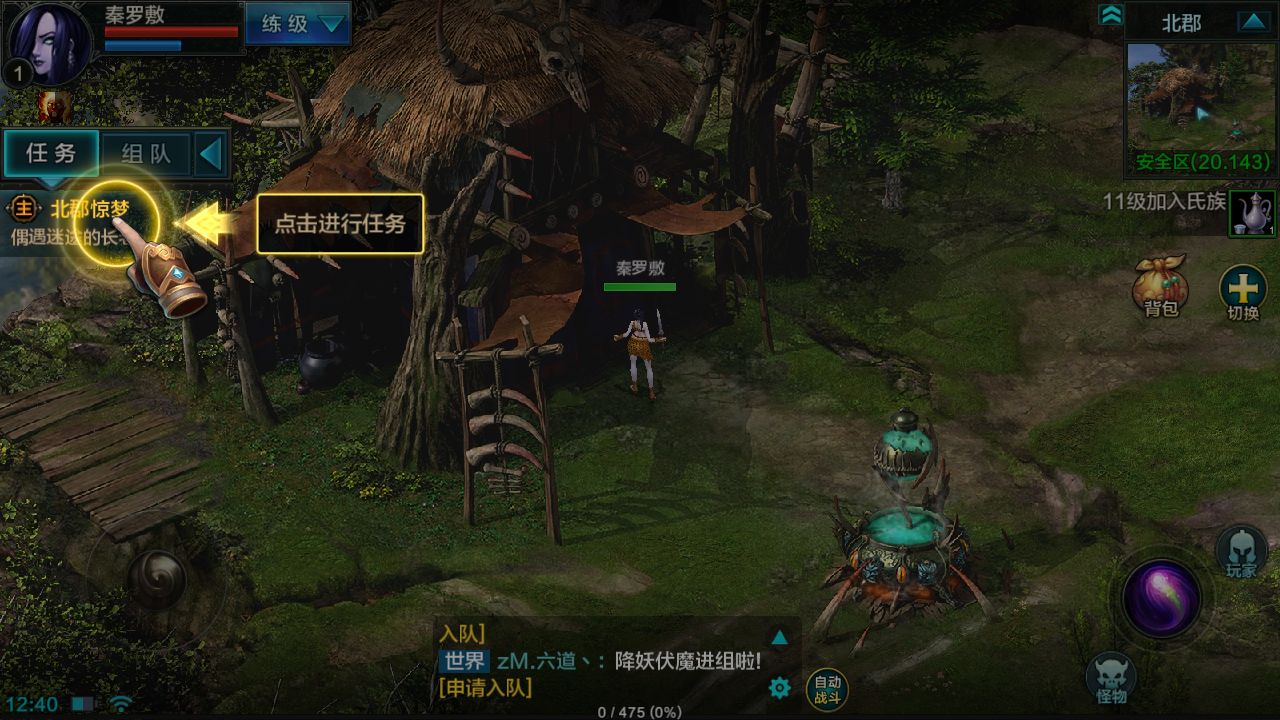Toggle the arrow button beside 北郡

(x=1252, y=22)
